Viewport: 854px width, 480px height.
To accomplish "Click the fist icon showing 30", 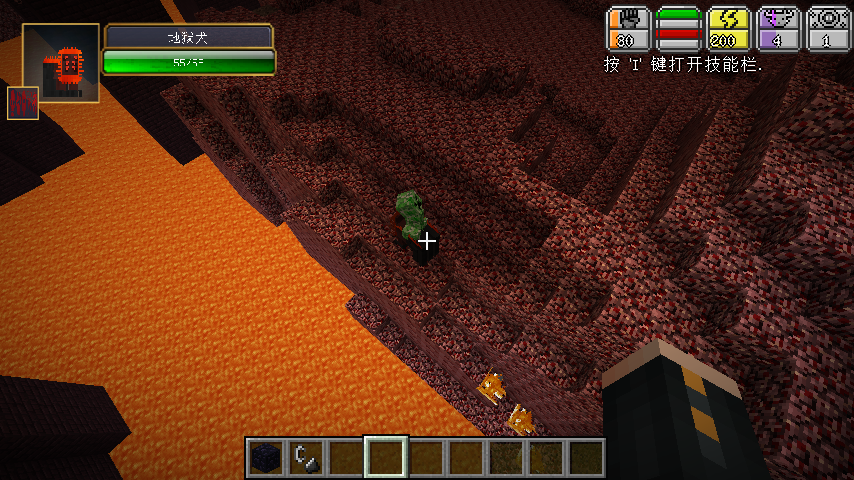I will click(x=628, y=29).
